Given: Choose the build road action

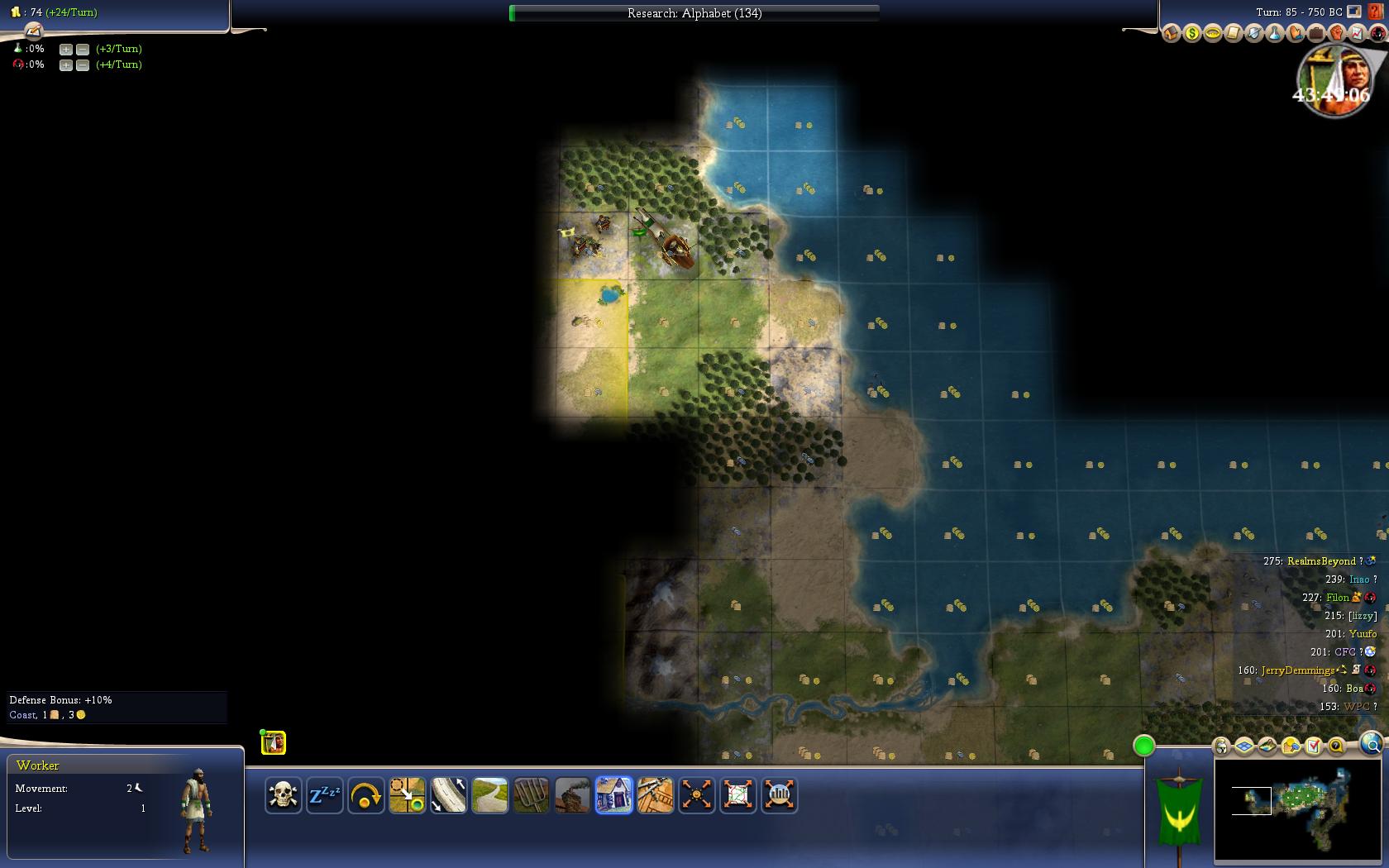Looking at the screenshot, I should (489, 795).
